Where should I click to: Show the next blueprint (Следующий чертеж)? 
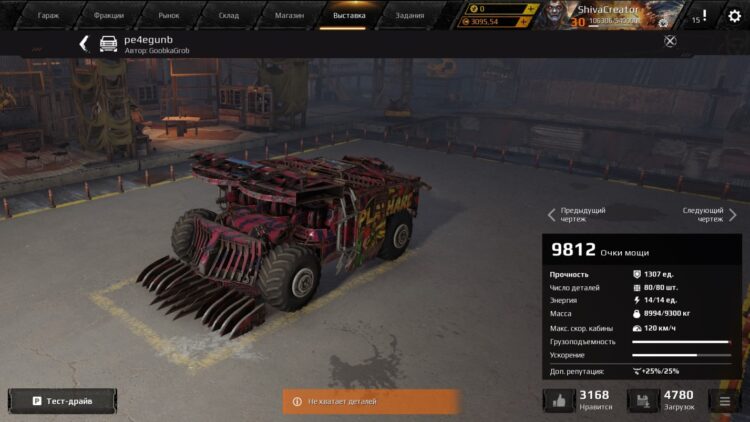tap(708, 215)
